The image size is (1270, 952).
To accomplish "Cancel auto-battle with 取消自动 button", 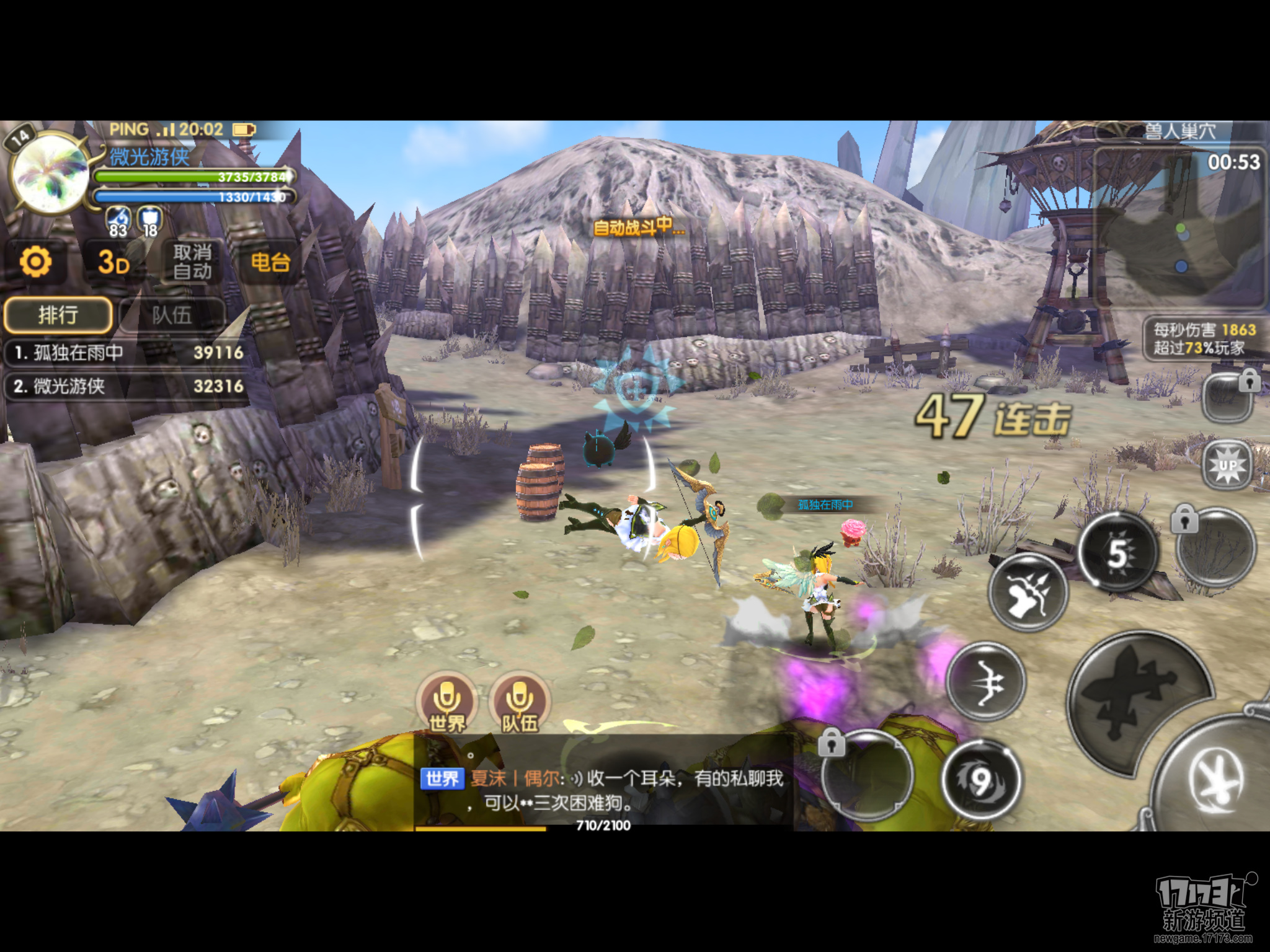I will click(192, 262).
